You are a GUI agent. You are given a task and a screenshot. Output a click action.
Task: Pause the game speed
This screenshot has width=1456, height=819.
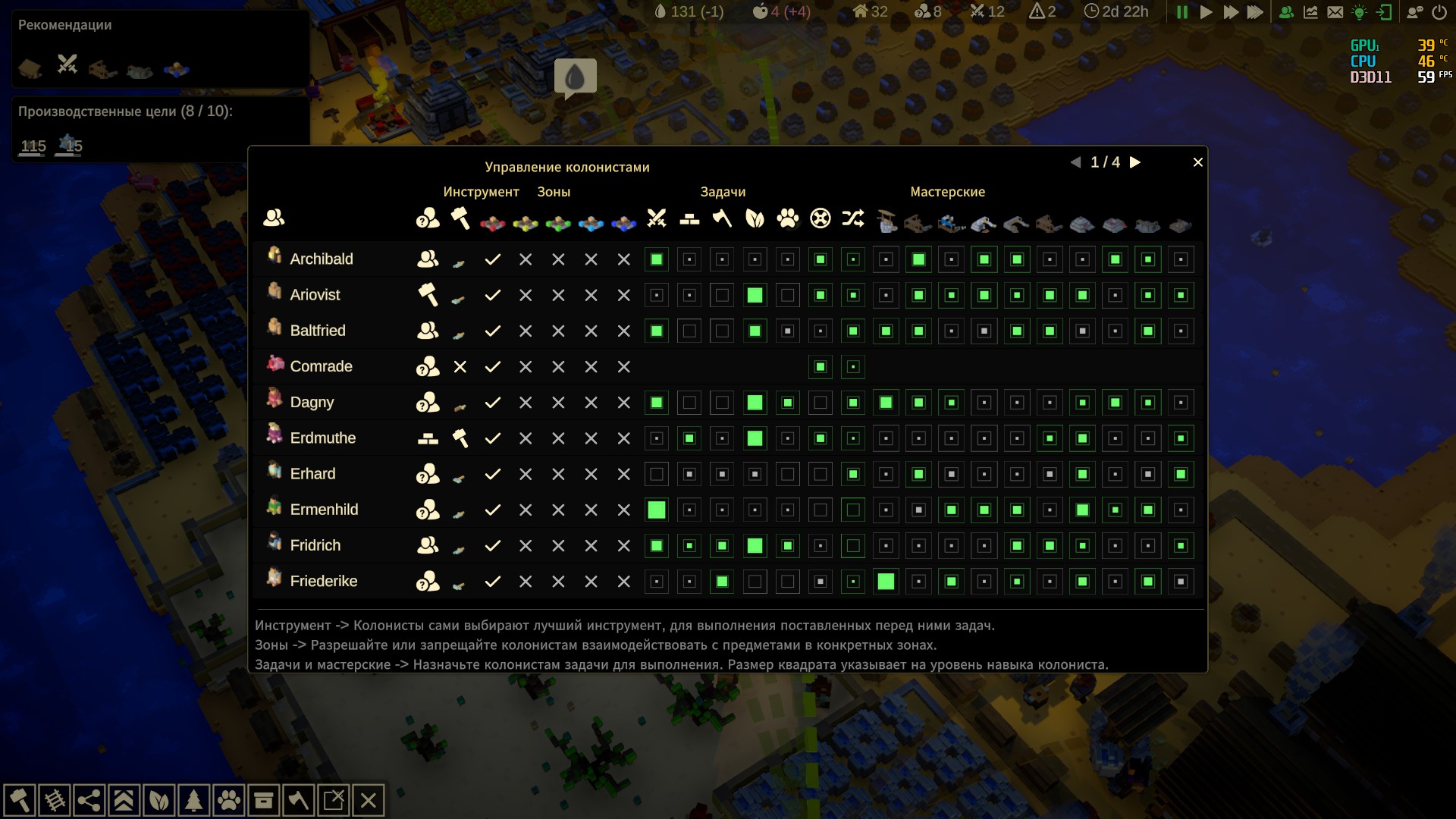point(1181,12)
